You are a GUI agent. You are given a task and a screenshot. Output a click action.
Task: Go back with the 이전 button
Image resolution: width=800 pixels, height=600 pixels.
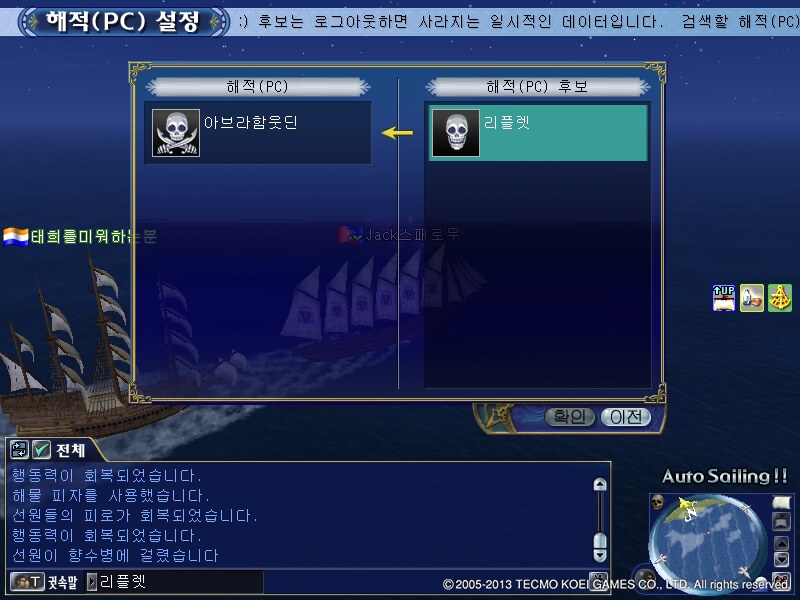click(x=625, y=417)
